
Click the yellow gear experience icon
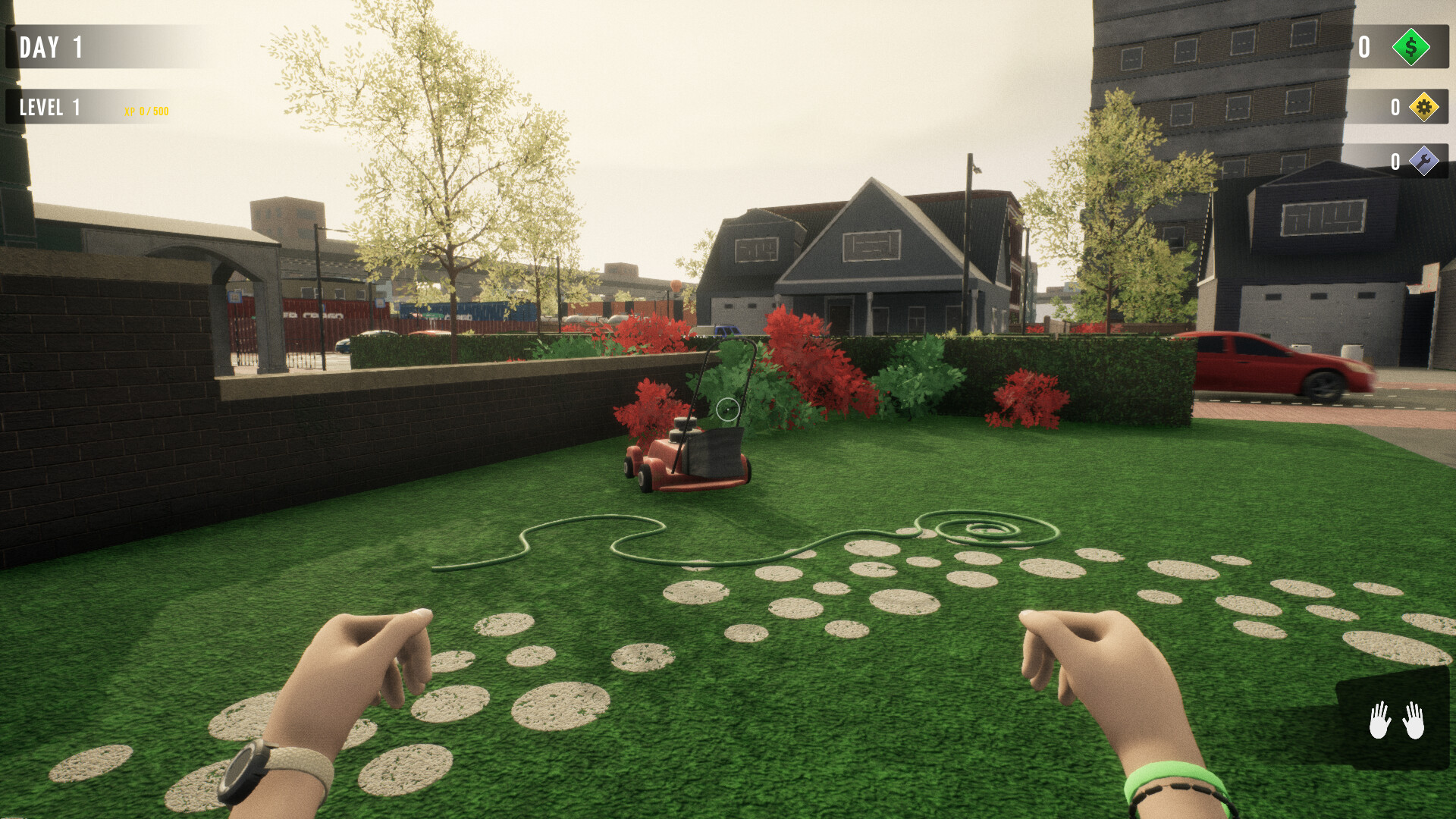point(1424,108)
